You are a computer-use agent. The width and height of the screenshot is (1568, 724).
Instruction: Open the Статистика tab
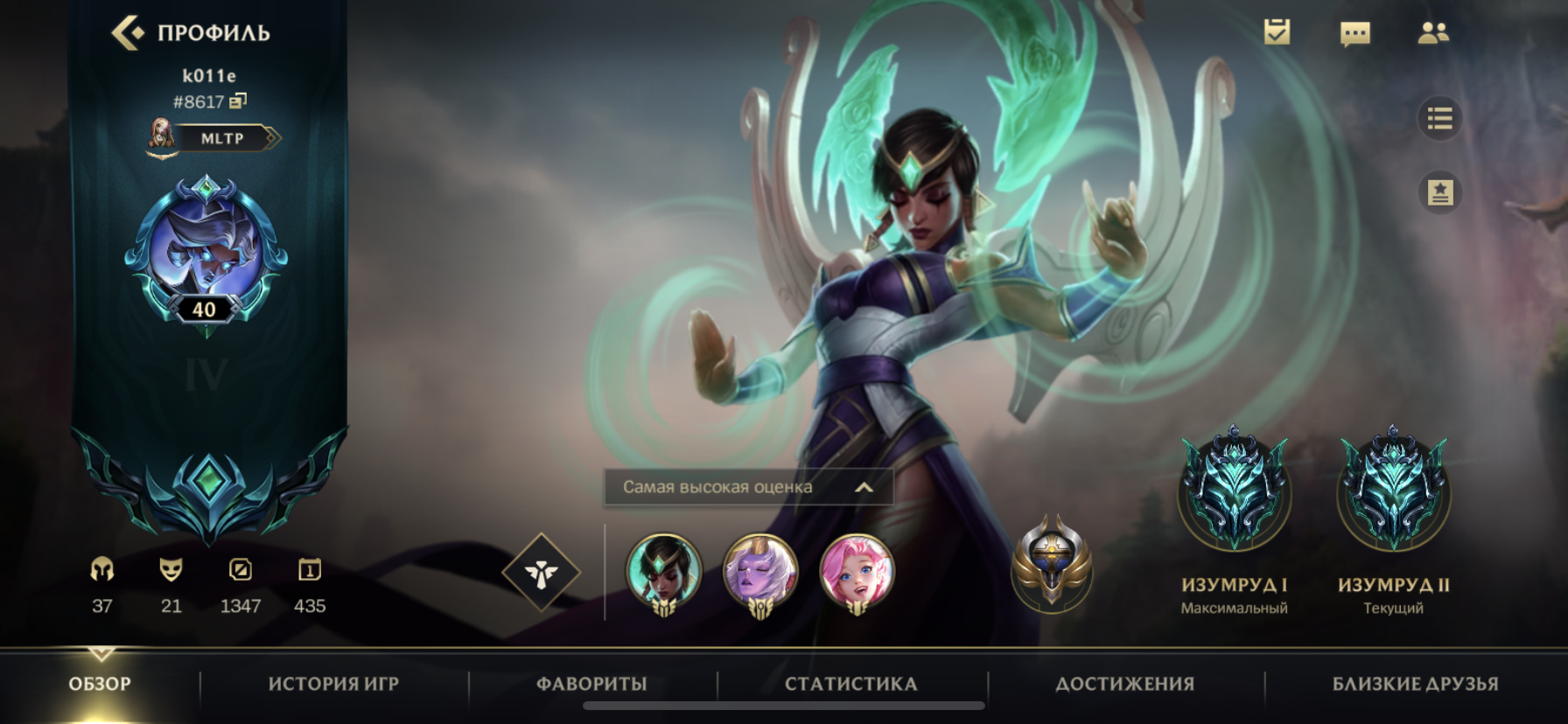[x=850, y=684]
